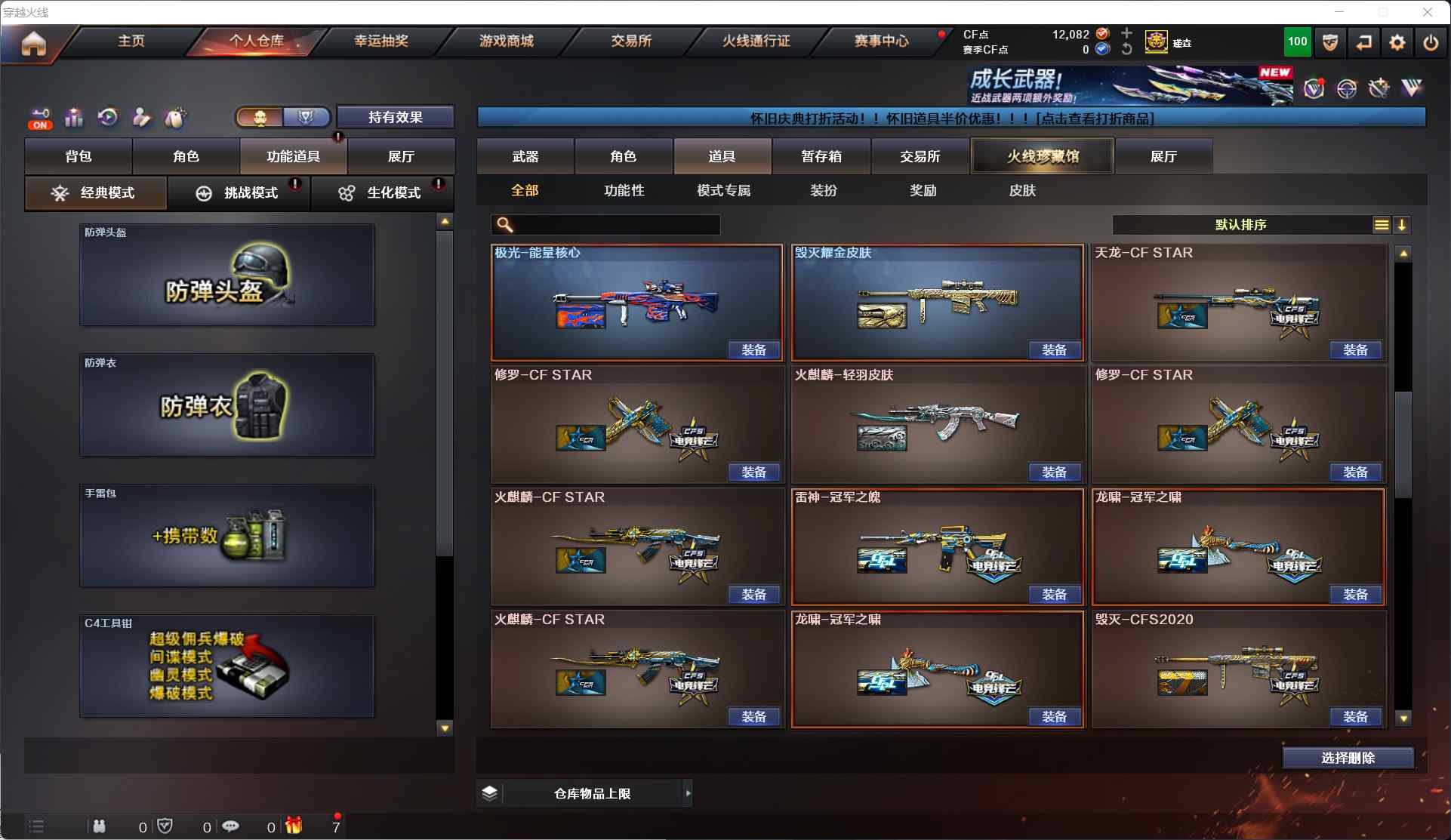Screen dimensions: 1451x840
Task: Click the home icon button
Action: [x=33, y=44]
